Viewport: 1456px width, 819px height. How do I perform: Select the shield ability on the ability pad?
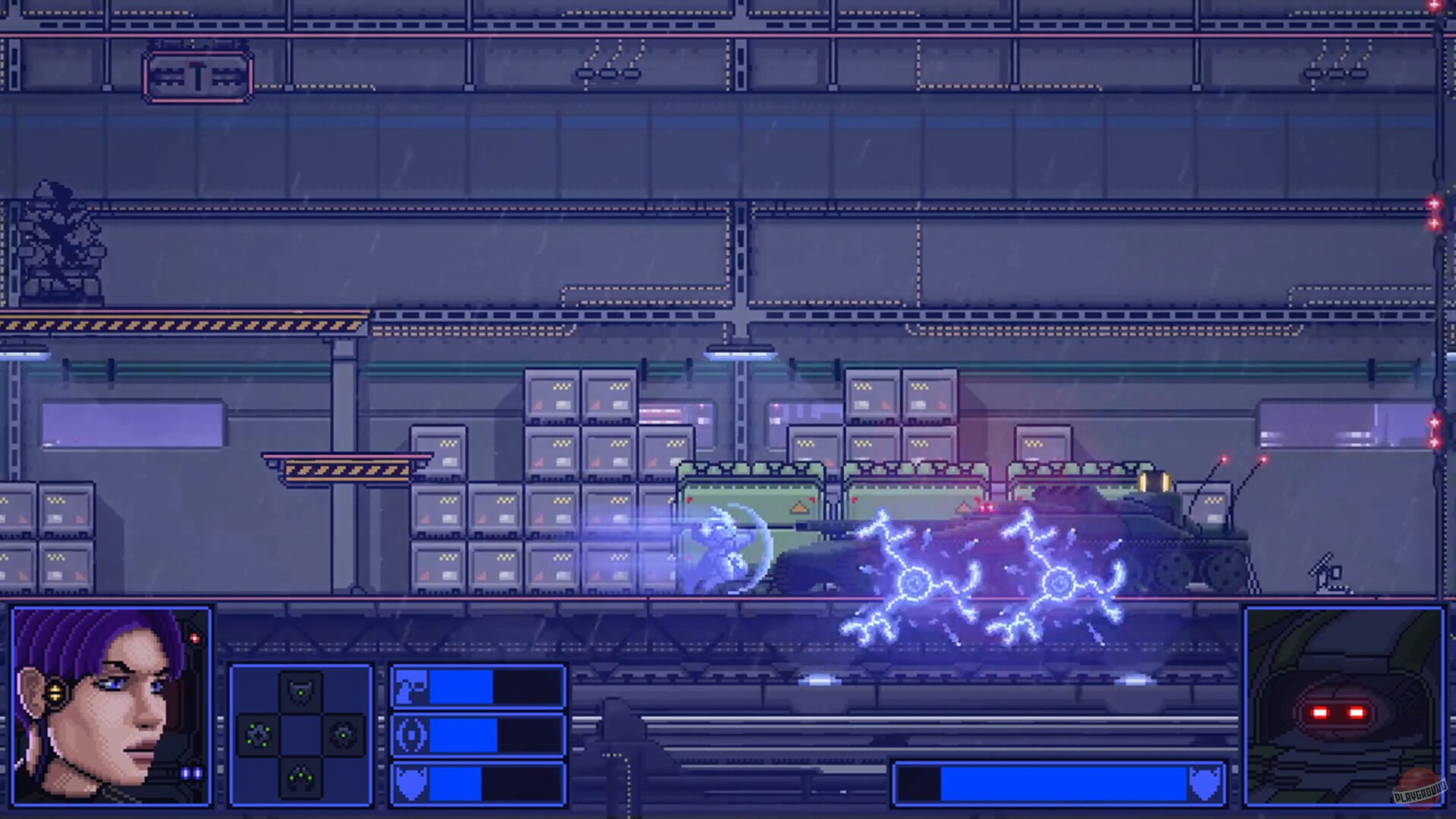click(x=301, y=689)
